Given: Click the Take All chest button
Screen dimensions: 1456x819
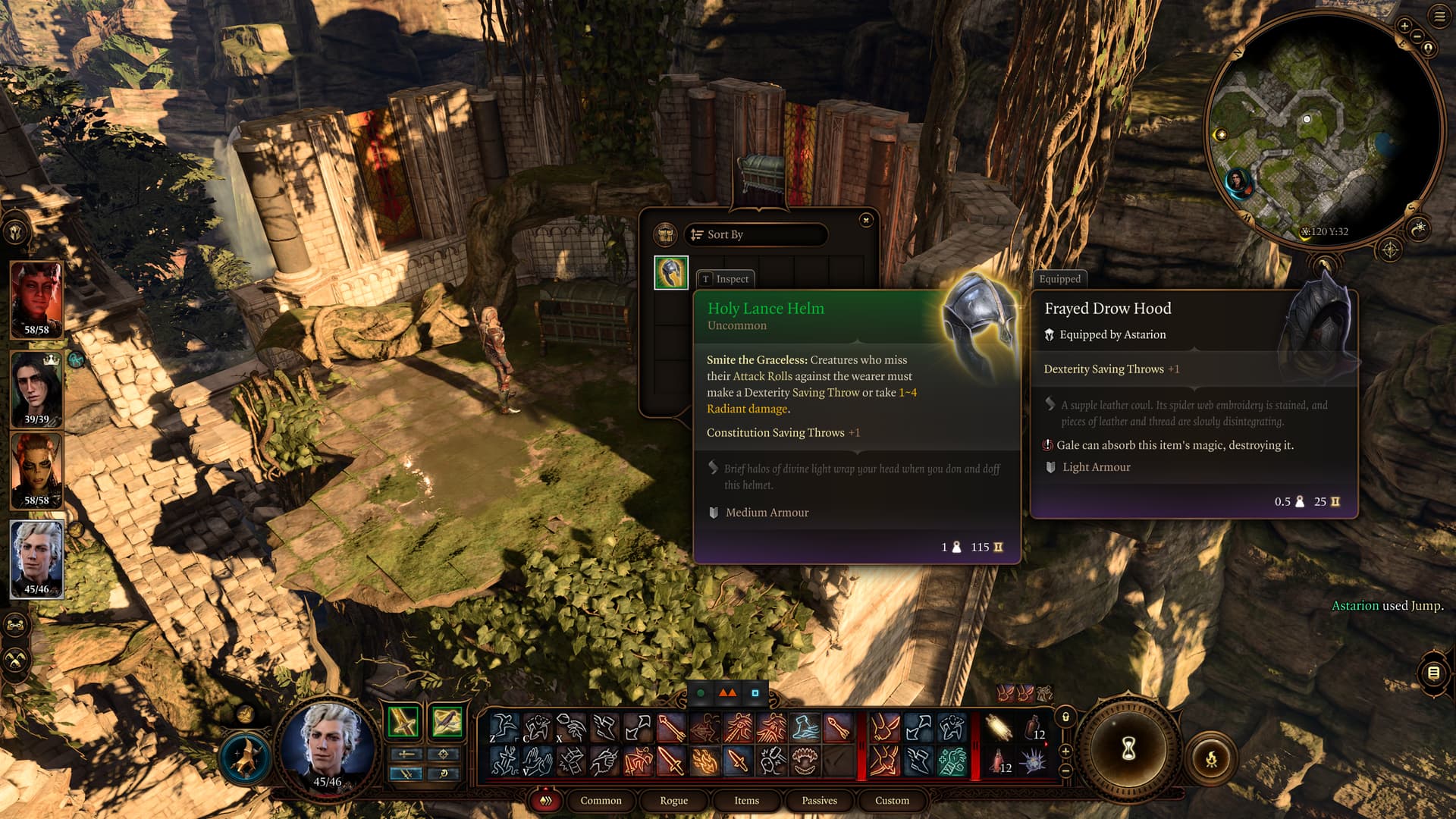Looking at the screenshot, I should 666,234.
